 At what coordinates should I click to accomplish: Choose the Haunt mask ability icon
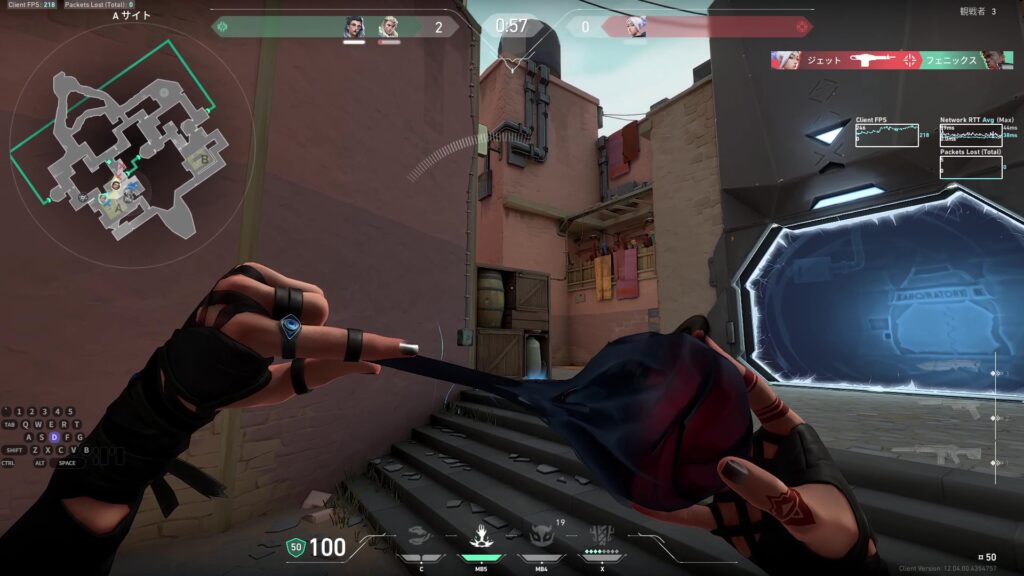click(541, 537)
